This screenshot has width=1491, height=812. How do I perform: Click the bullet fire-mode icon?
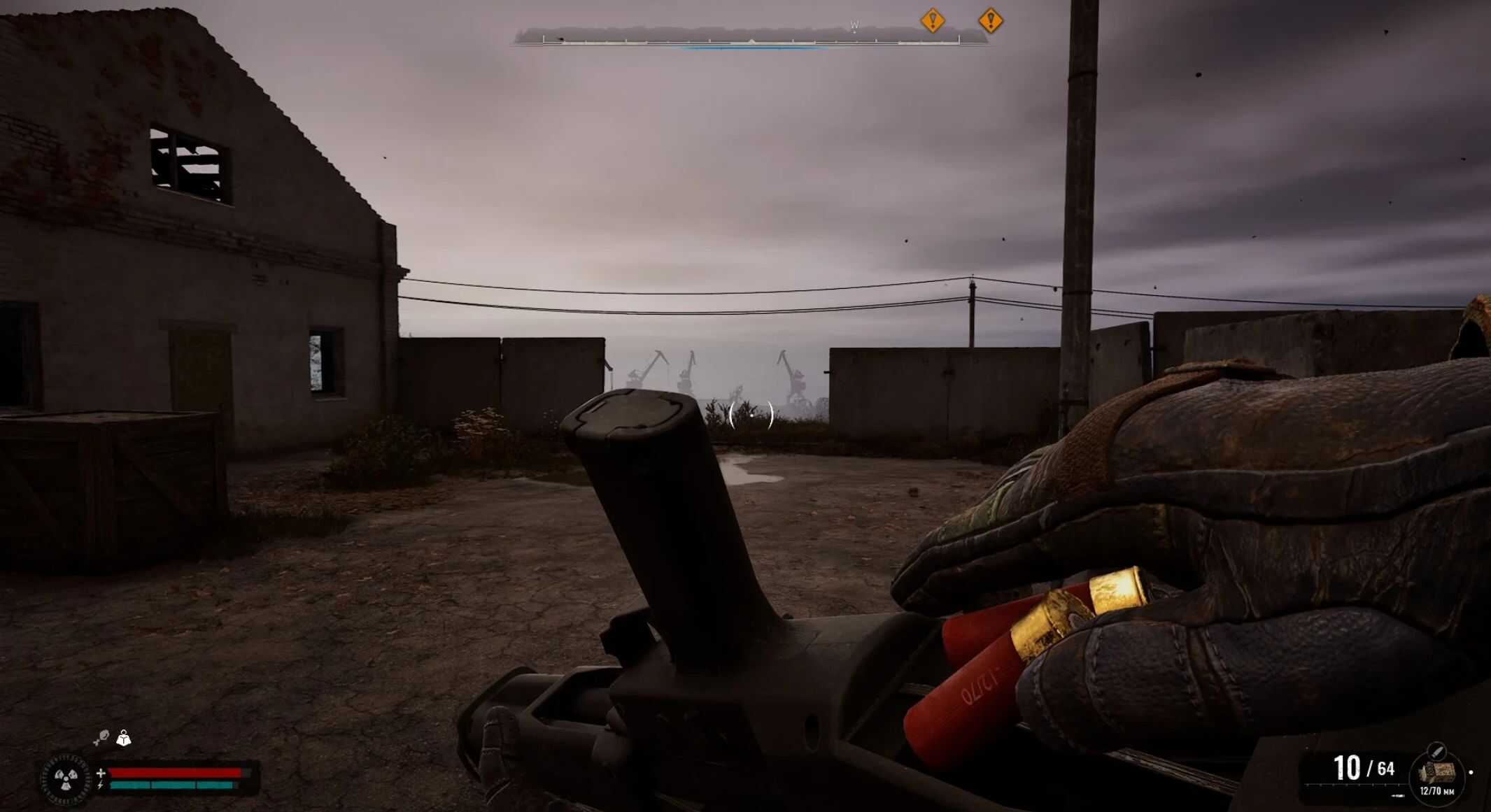coord(1436,751)
